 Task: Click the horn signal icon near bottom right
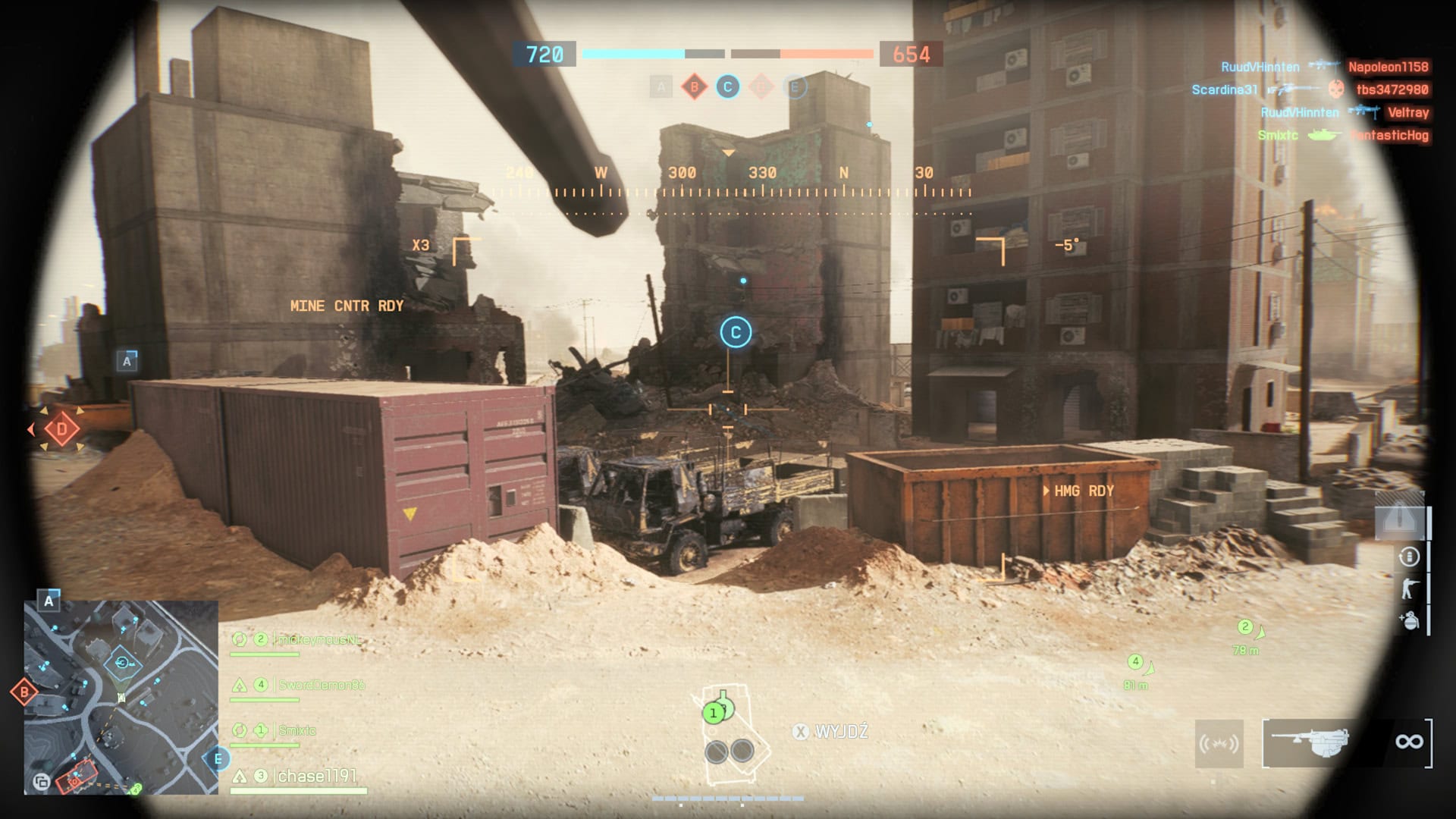coord(1221,743)
